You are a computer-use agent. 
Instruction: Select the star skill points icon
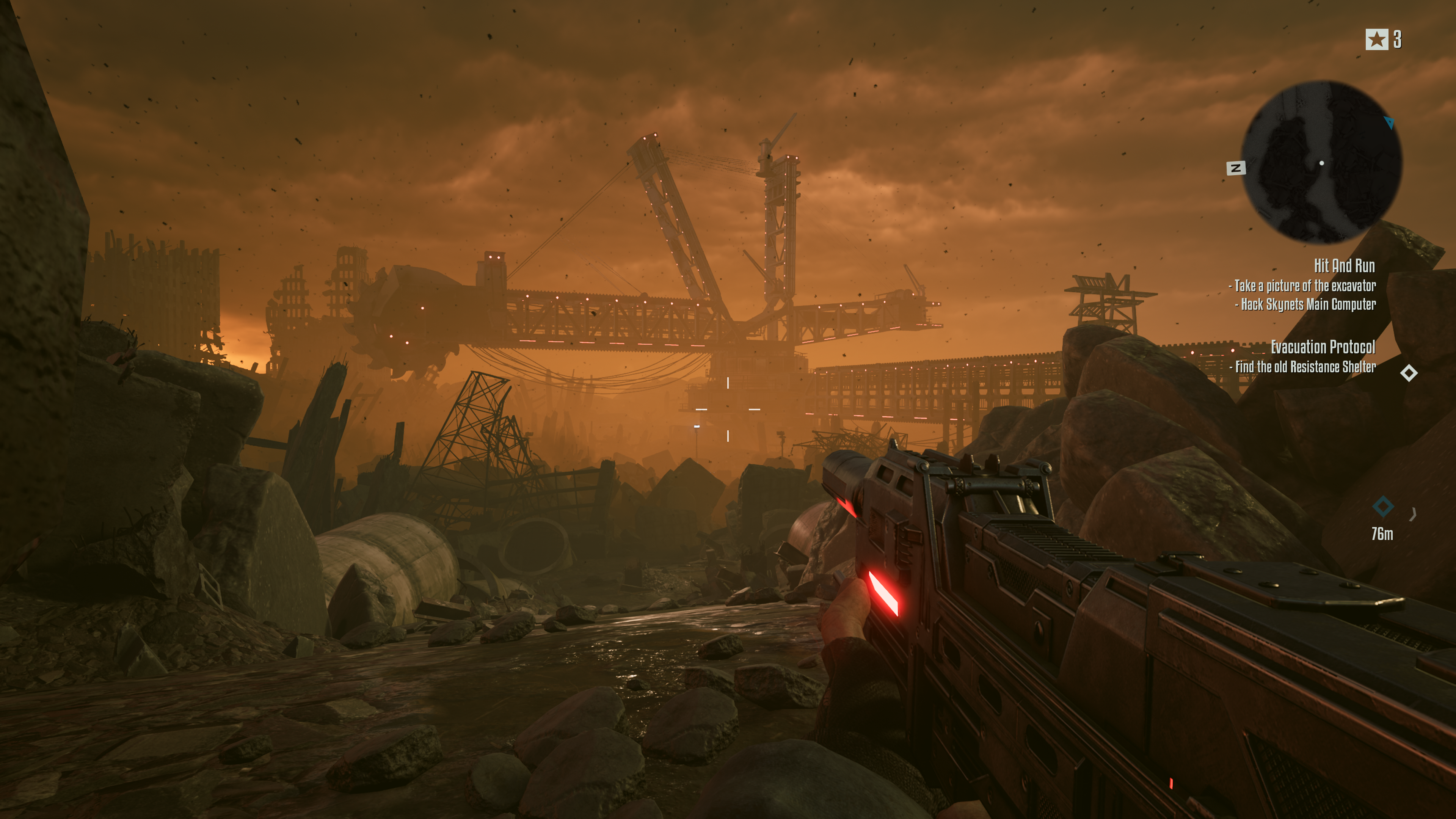1376,39
